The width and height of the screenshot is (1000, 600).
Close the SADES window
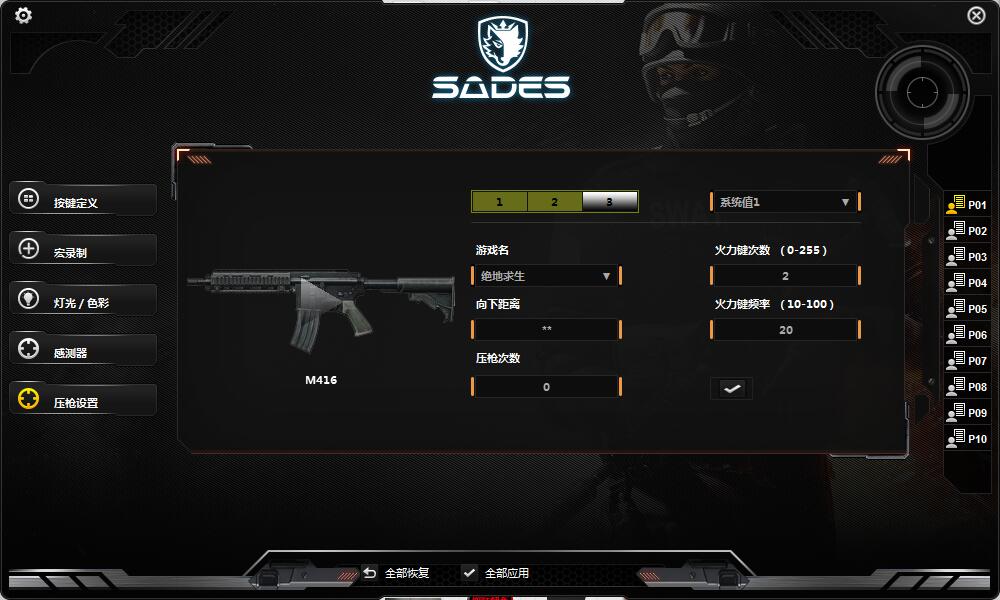click(976, 15)
